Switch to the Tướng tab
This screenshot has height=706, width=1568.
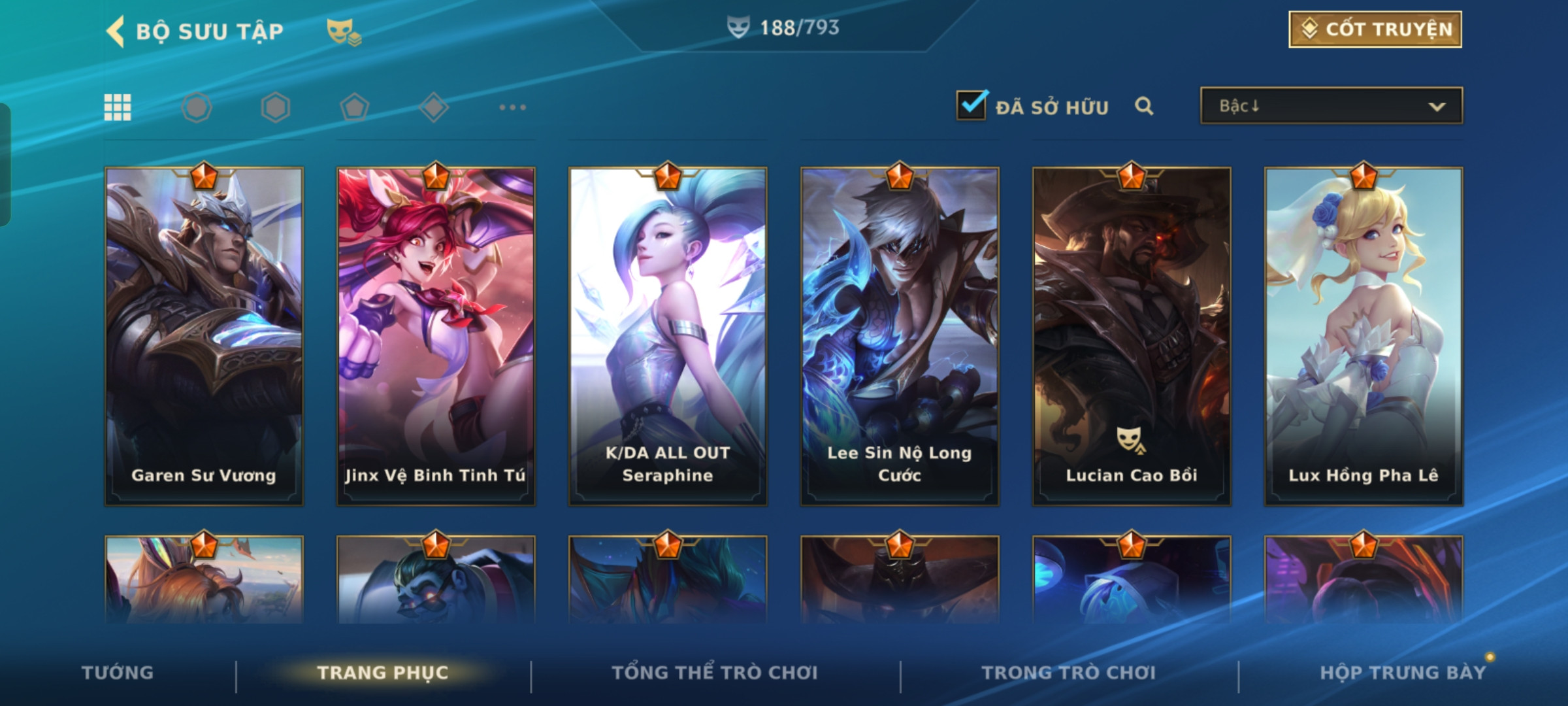click(118, 673)
